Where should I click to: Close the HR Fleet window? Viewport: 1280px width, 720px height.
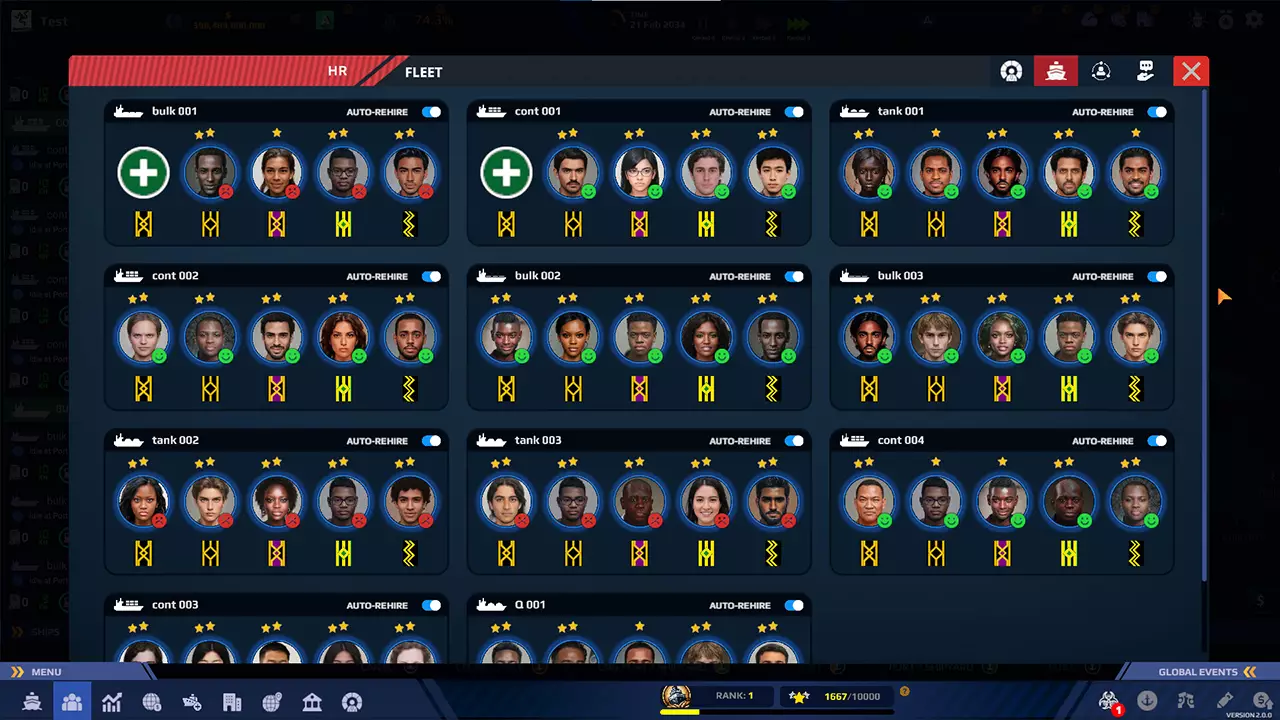(1190, 71)
